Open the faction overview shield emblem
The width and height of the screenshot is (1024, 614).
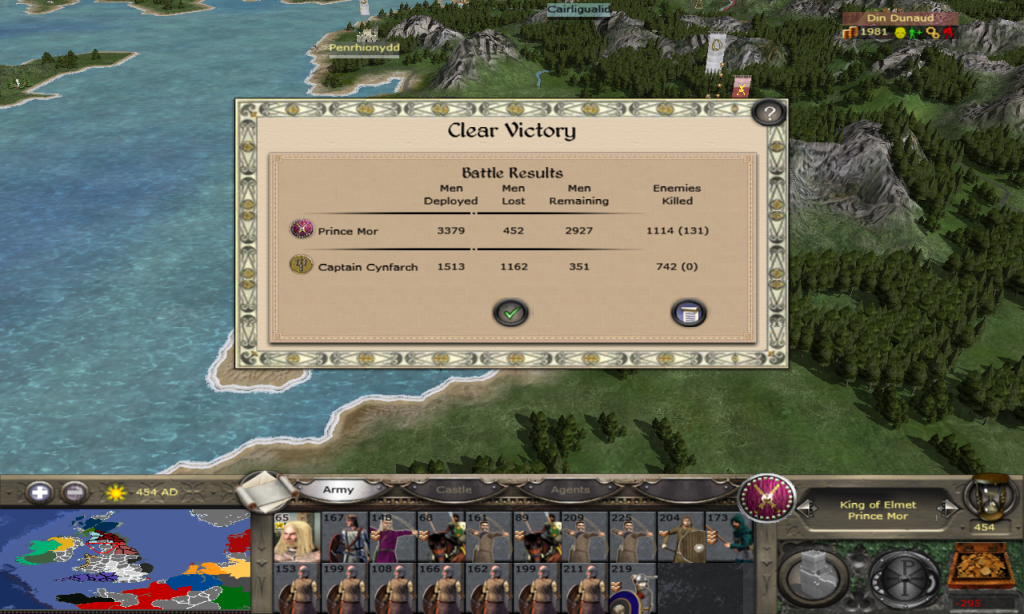767,497
